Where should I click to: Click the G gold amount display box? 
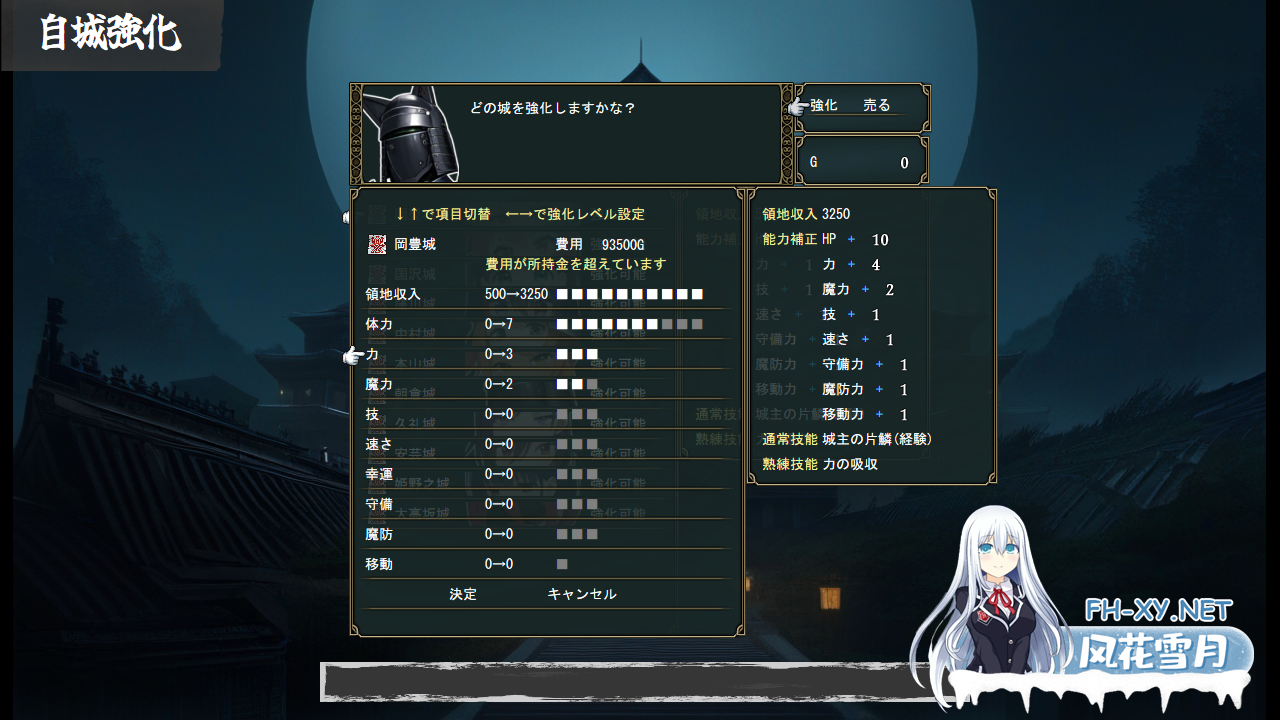point(862,160)
